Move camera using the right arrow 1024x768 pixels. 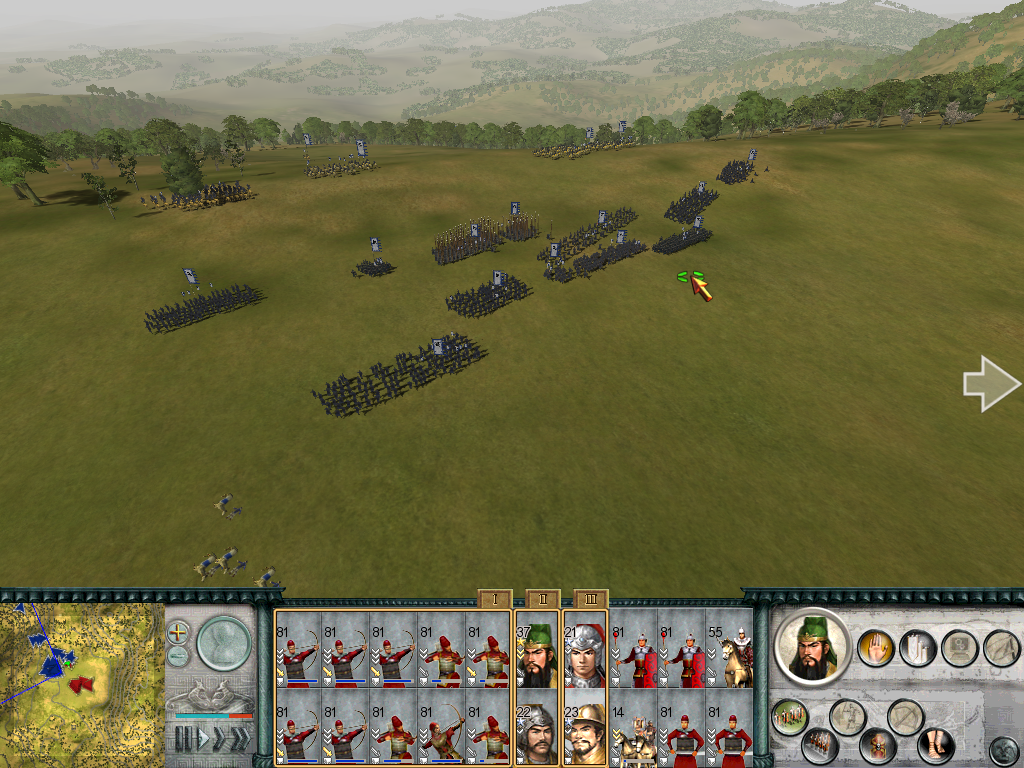click(990, 384)
